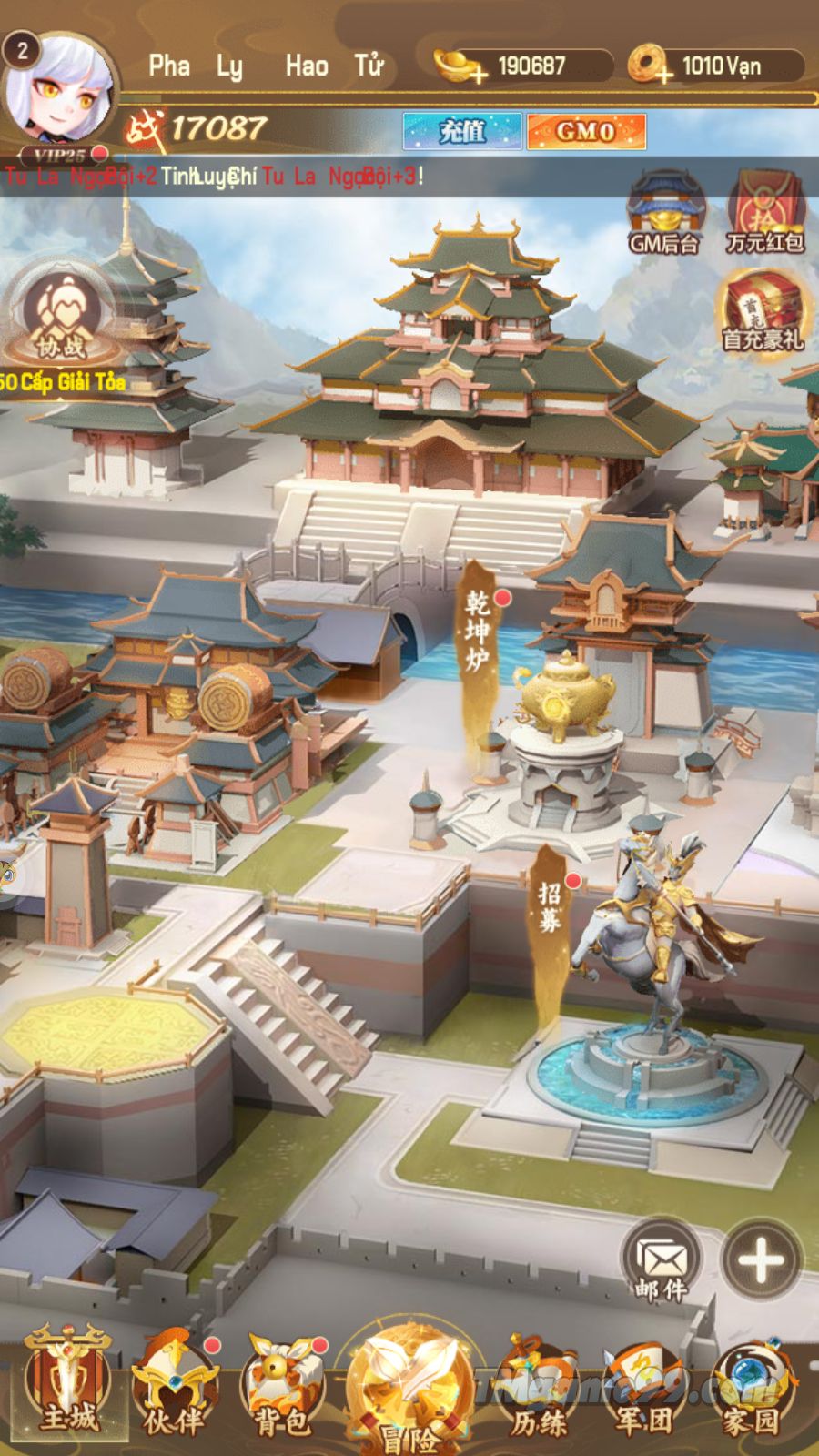The image size is (819, 1456).
Task: Tap the 充值 recharge button
Action: coord(462,131)
